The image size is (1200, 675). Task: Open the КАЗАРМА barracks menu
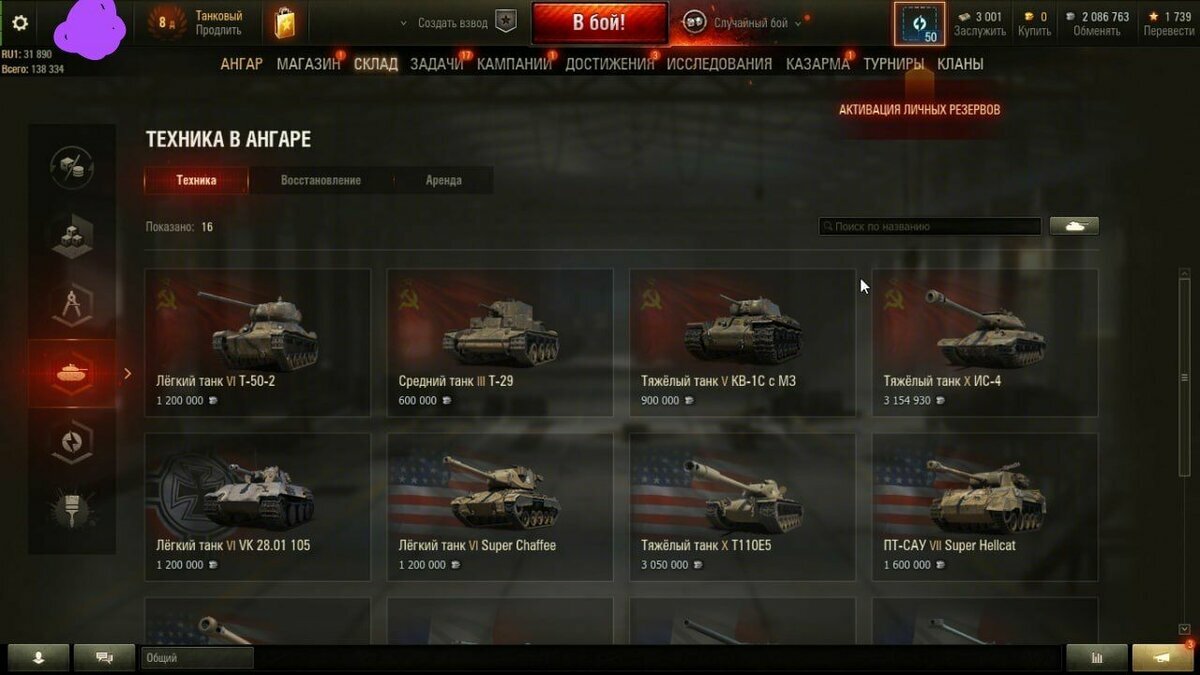click(x=817, y=64)
